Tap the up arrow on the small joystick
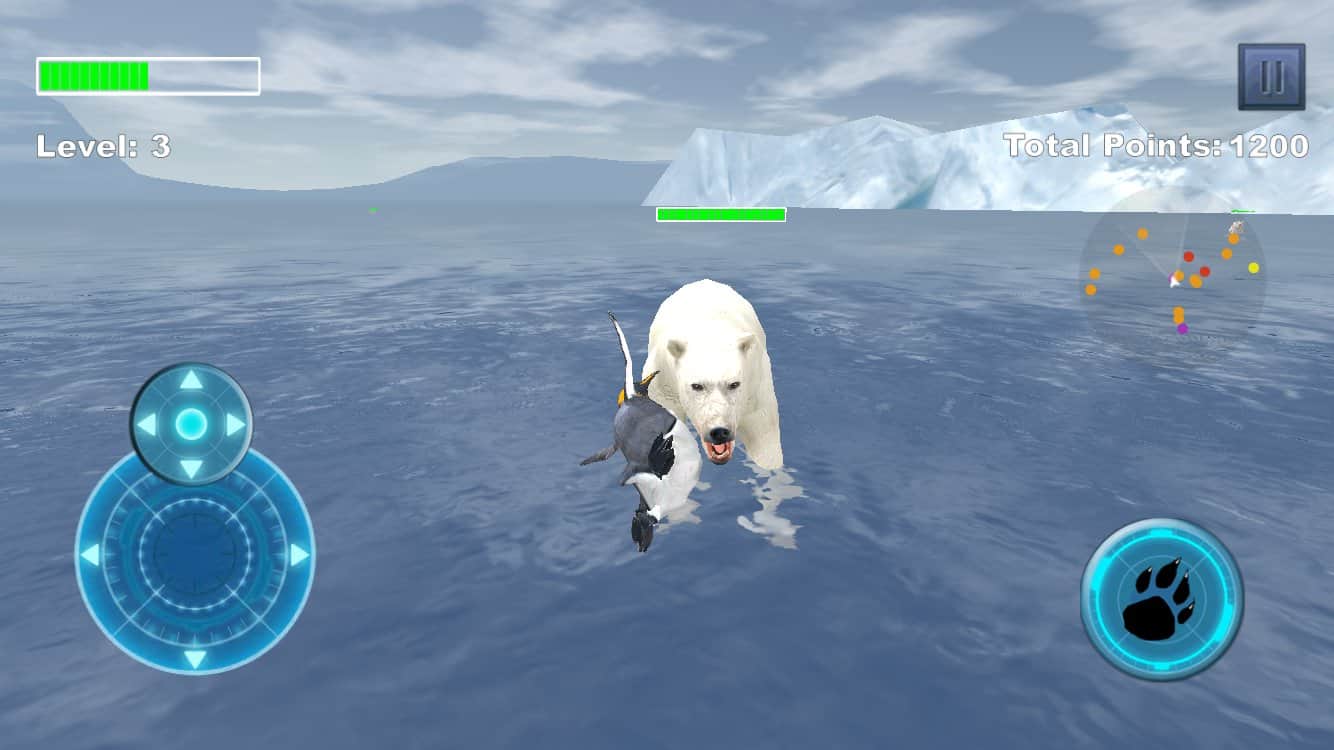Screen dimensions: 1334x750 tap(191, 380)
